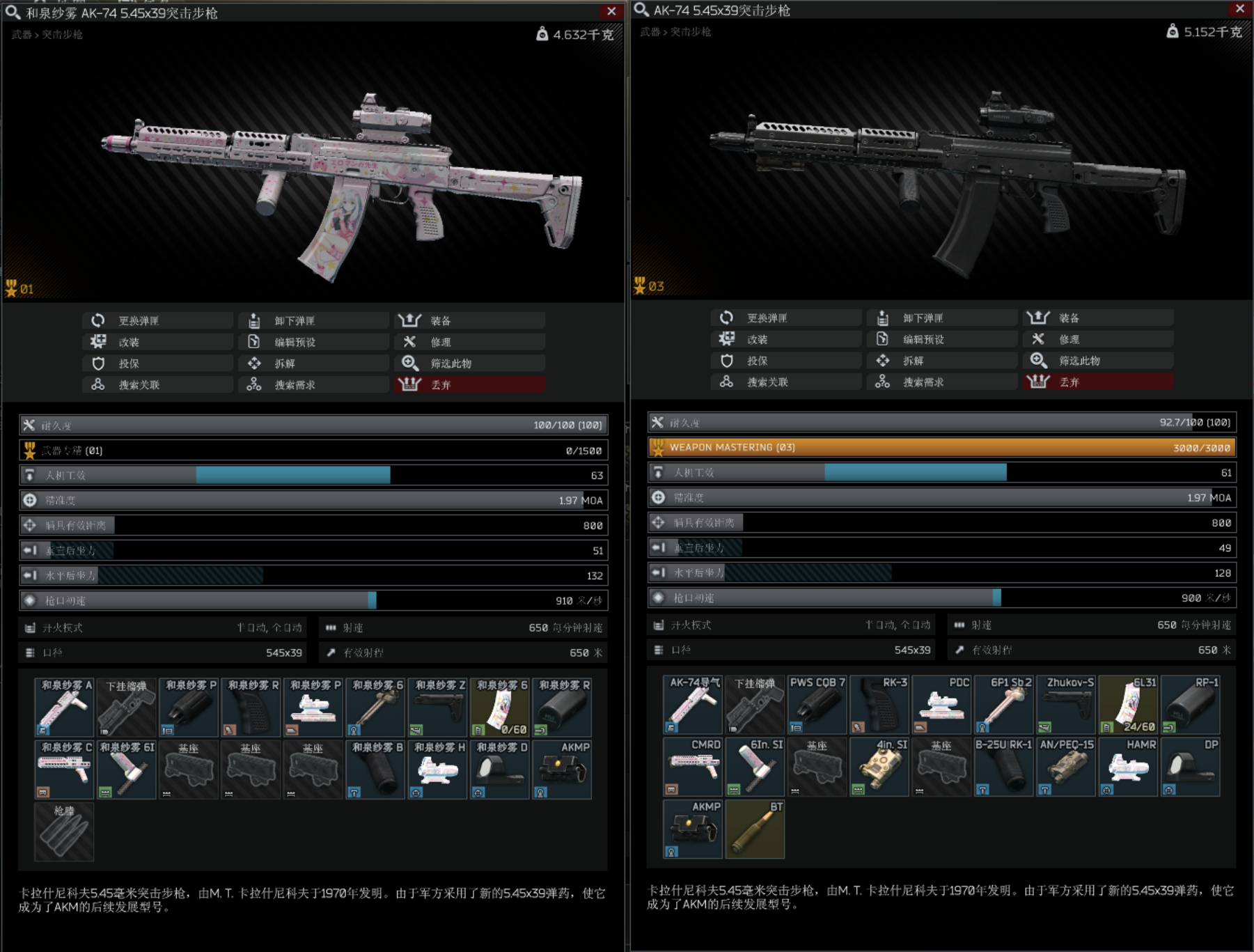The height and width of the screenshot is (952, 1254).
Task: Select the pink rifle's 0/60 magazine slot
Action: click(499, 707)
